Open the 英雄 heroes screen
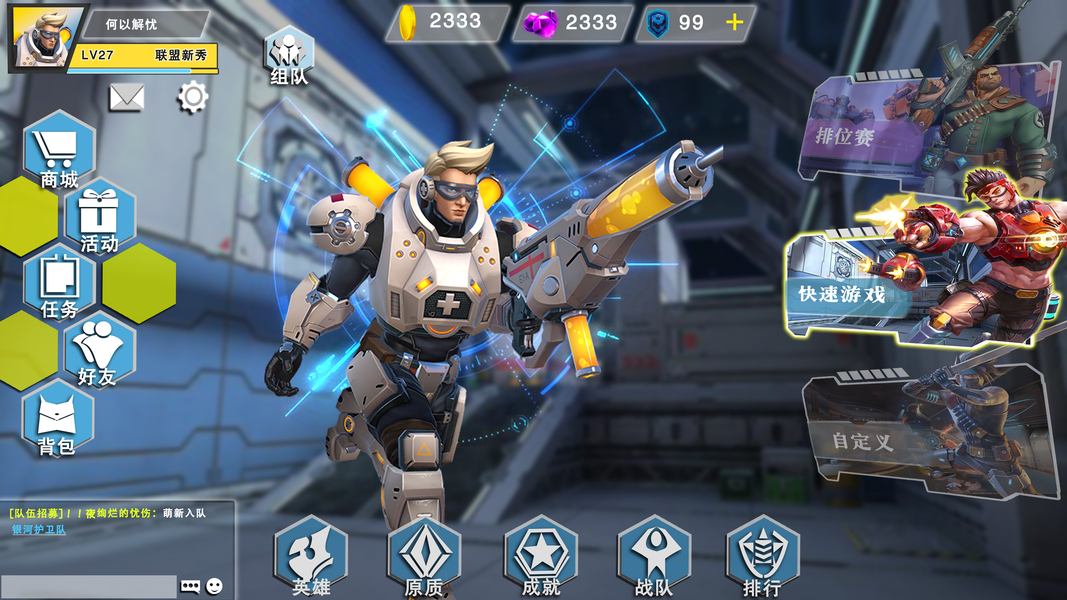 tap(311, 557)
